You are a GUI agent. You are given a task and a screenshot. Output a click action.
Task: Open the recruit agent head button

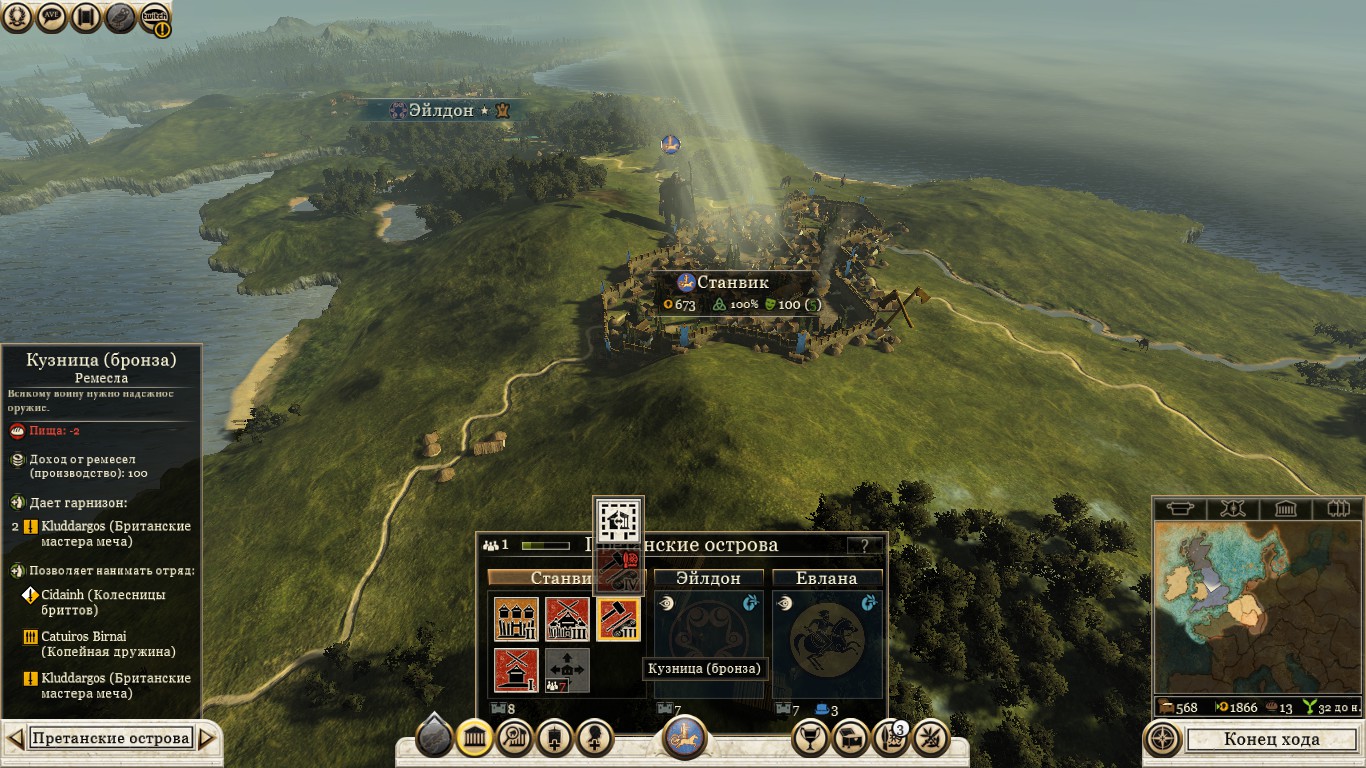(594, 739)
